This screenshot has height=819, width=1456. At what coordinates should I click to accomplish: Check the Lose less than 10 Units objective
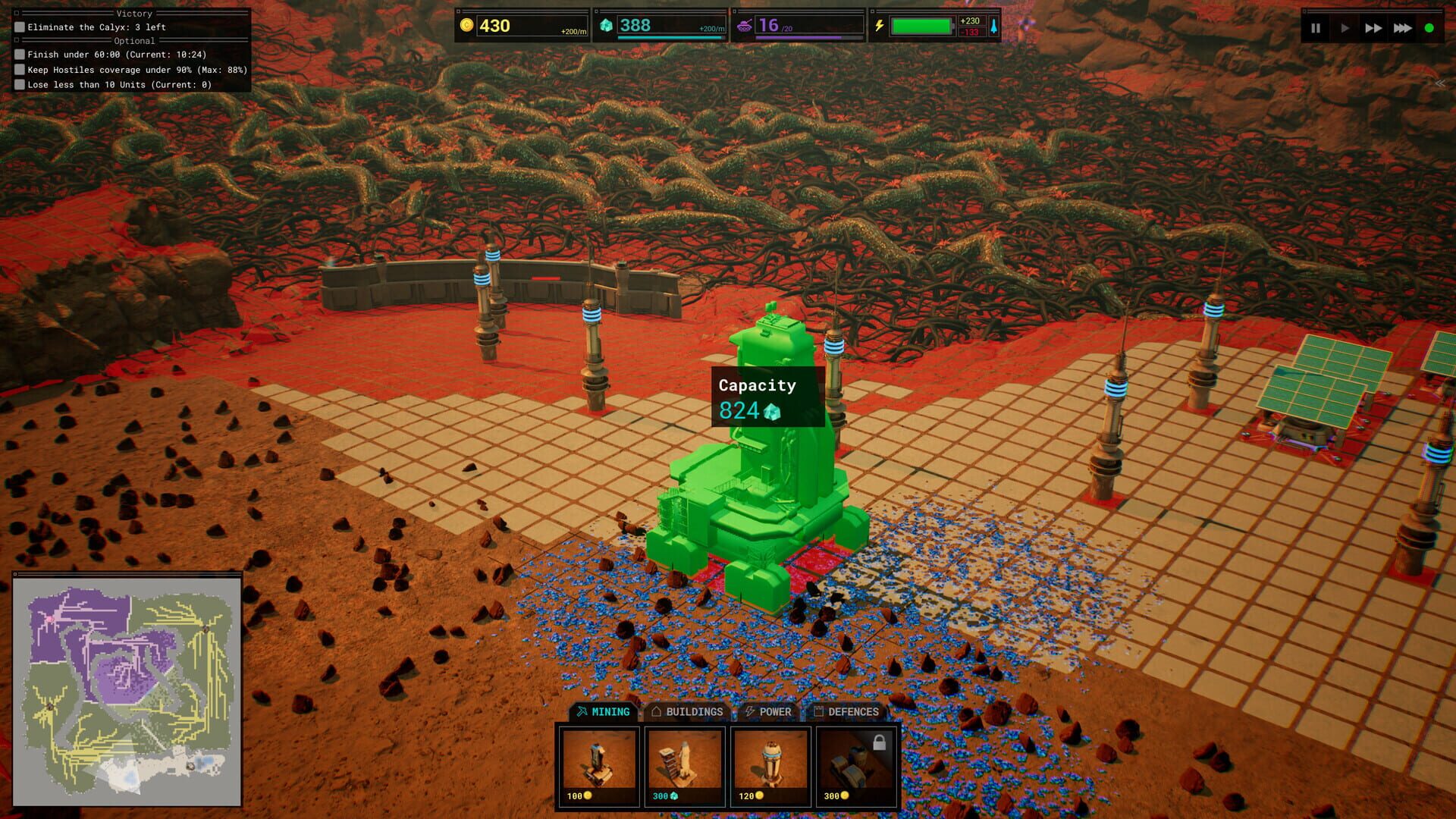(x=18, y=84)
